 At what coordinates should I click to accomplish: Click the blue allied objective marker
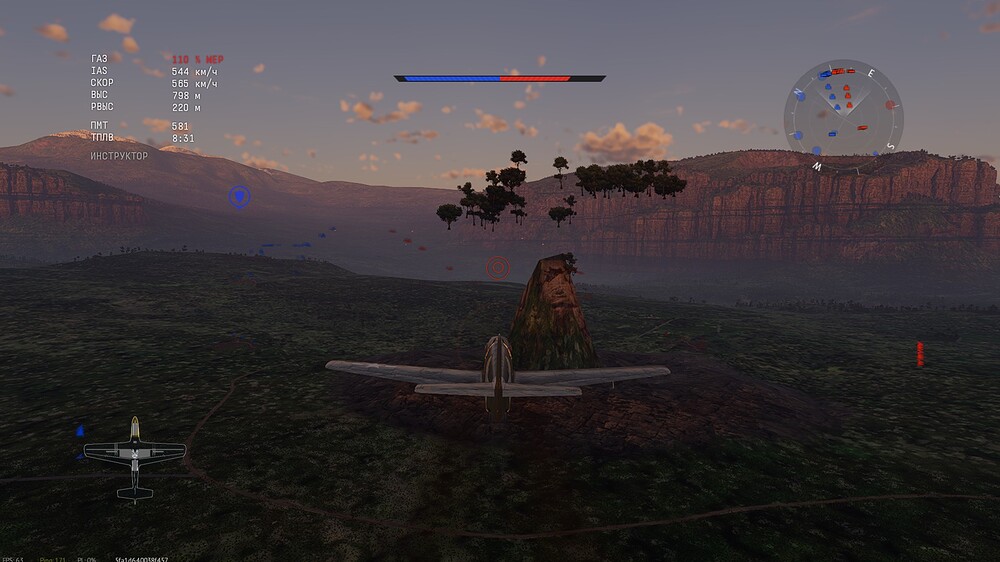click(x=239, y=197)
